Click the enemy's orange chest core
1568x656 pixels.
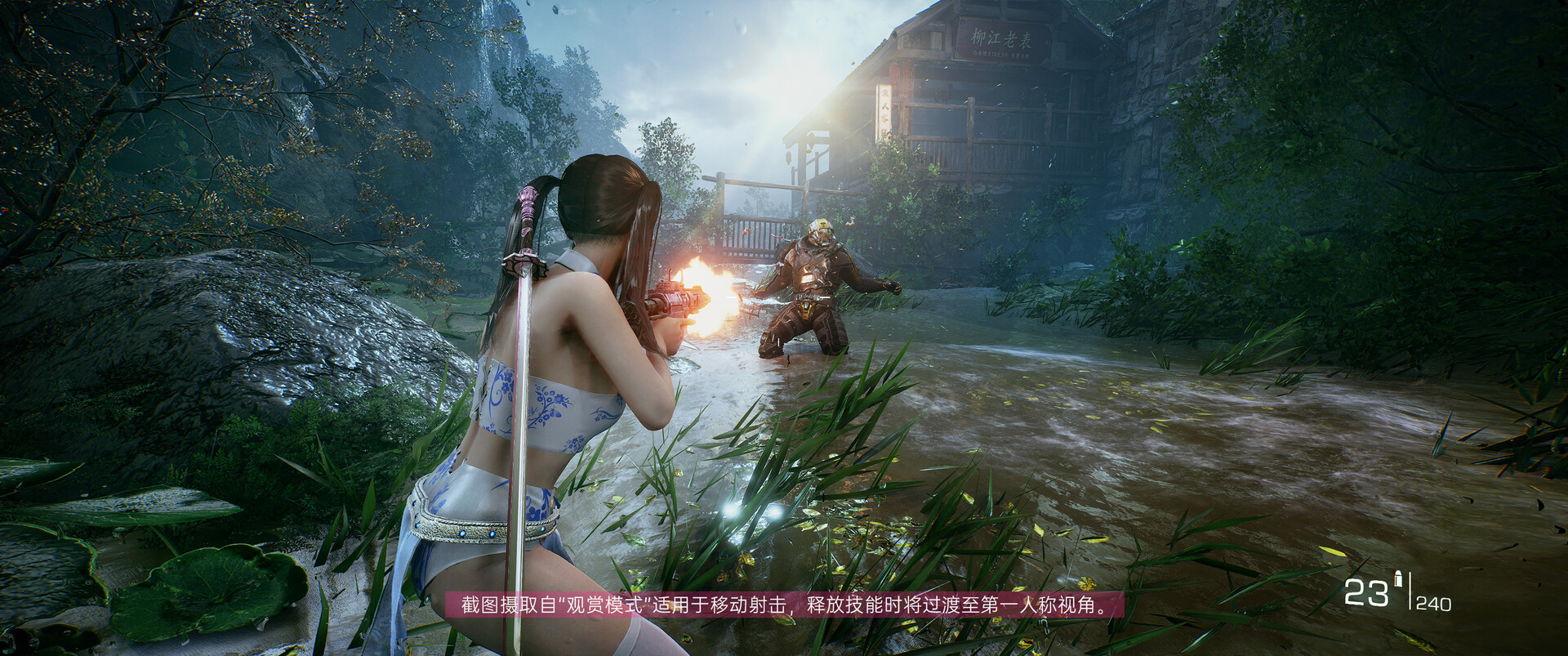coord(808,278)
